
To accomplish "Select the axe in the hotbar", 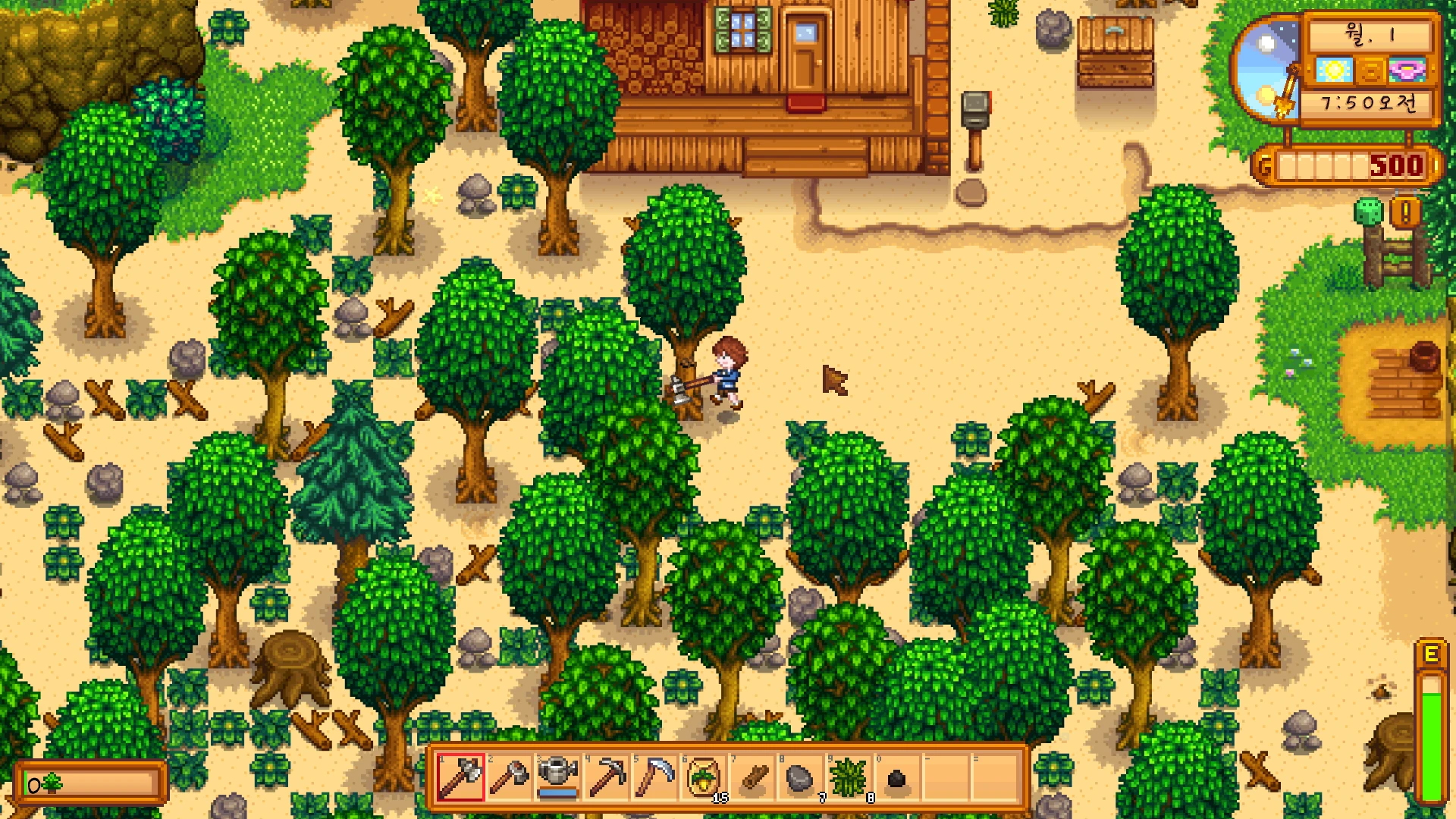I will [460, 777].
